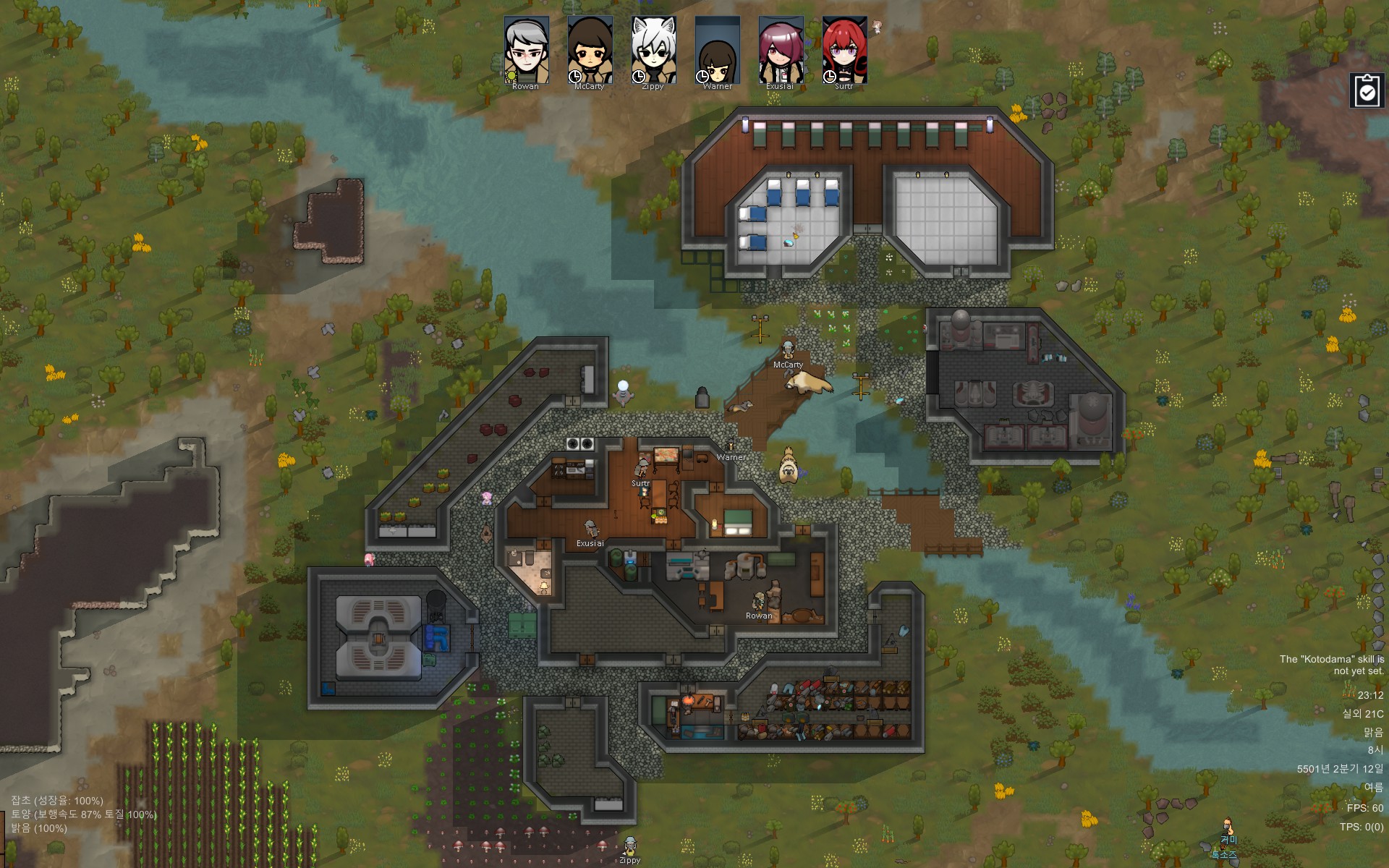The image size is (1389, 868).
Task: Choose Zippy's white-haired portrait
Action: [x=653, y=50]
